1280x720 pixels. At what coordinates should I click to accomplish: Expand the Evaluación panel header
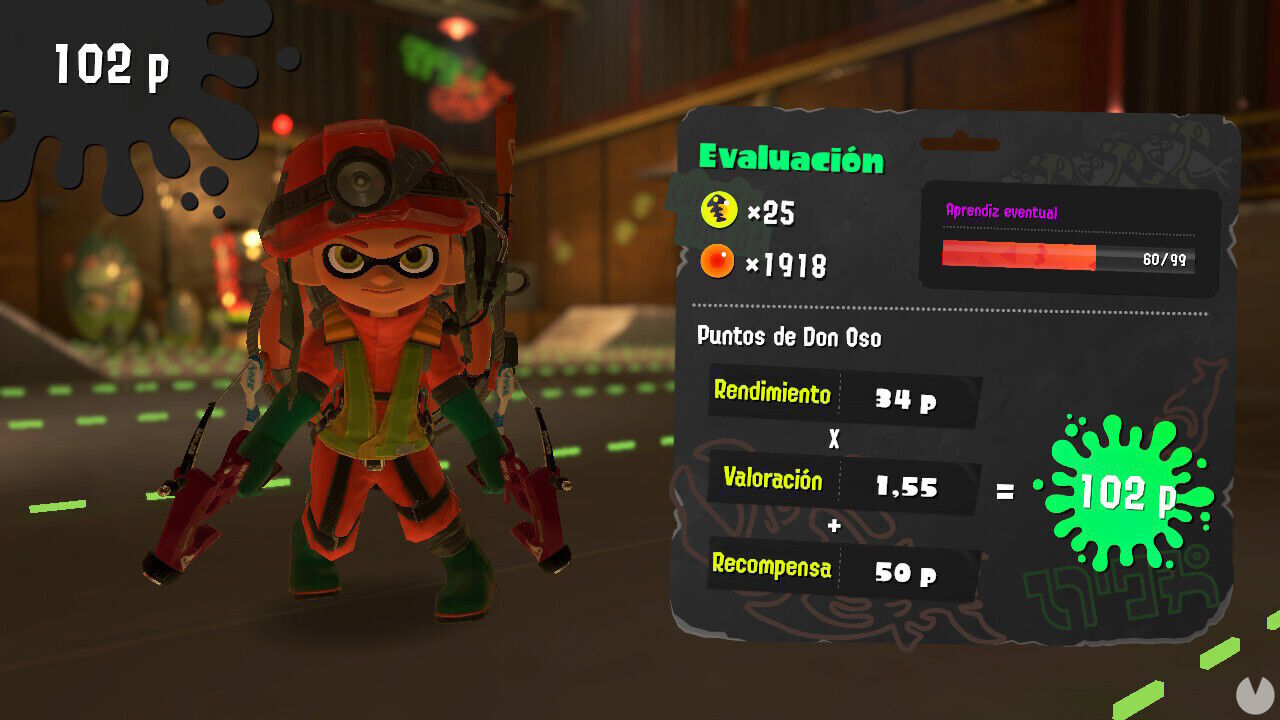793,157
